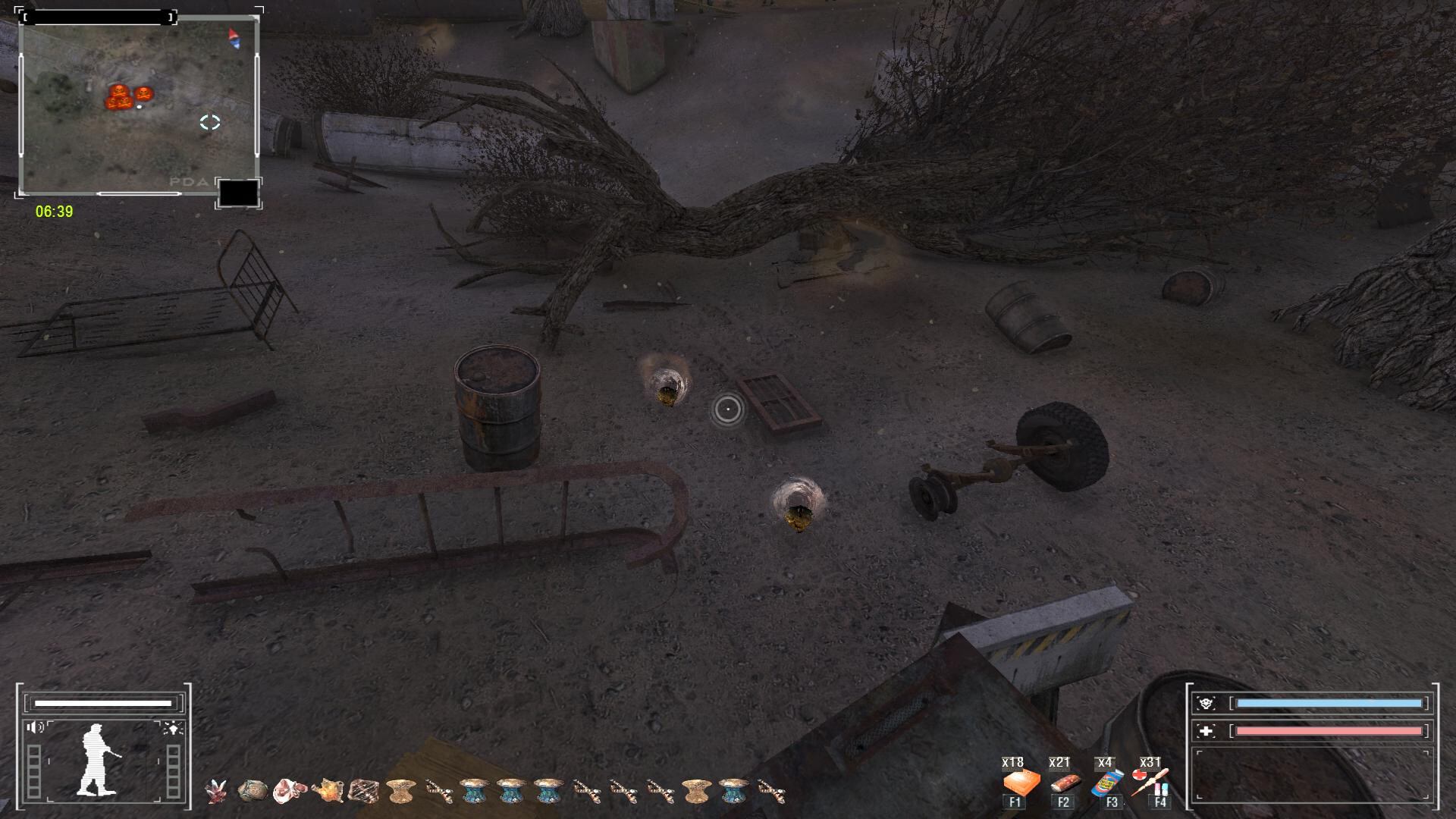
Task: Toggle the flashlight indicator icon
Action: click(x=173, y=728)
